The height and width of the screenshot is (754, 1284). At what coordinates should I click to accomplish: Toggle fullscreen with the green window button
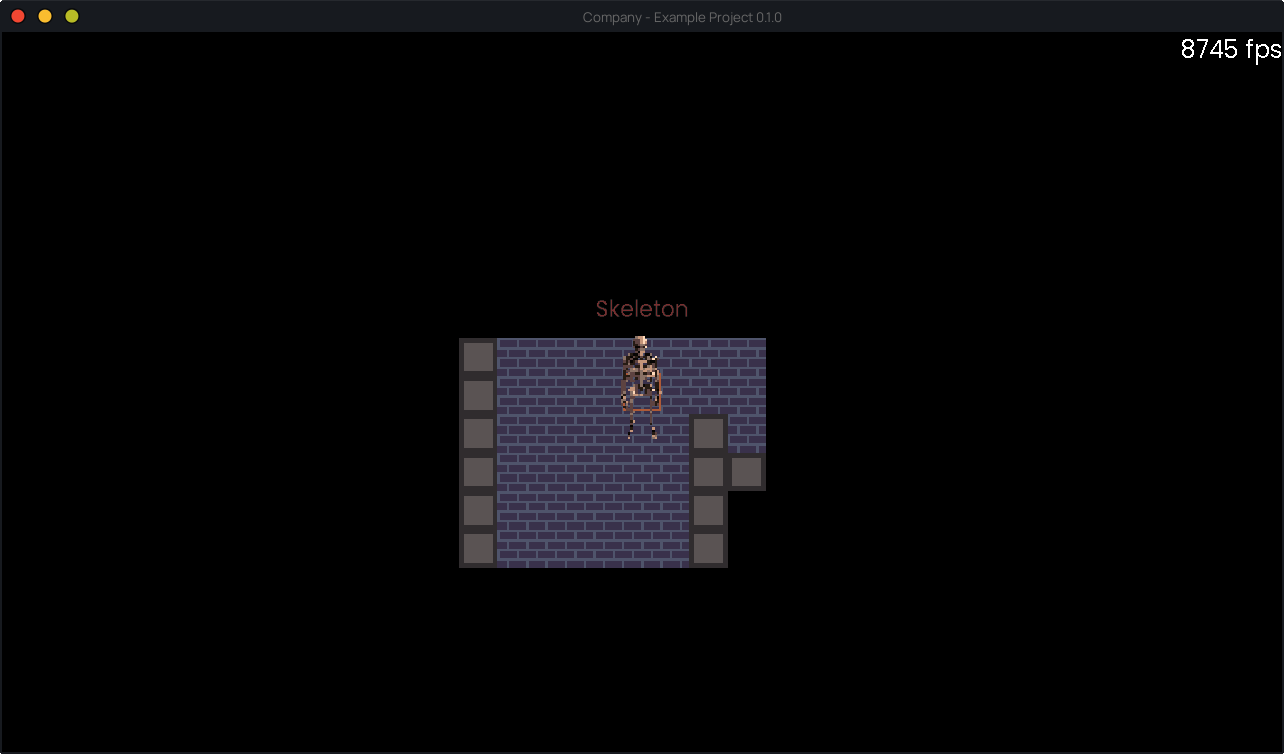click(x=71, y=16)
